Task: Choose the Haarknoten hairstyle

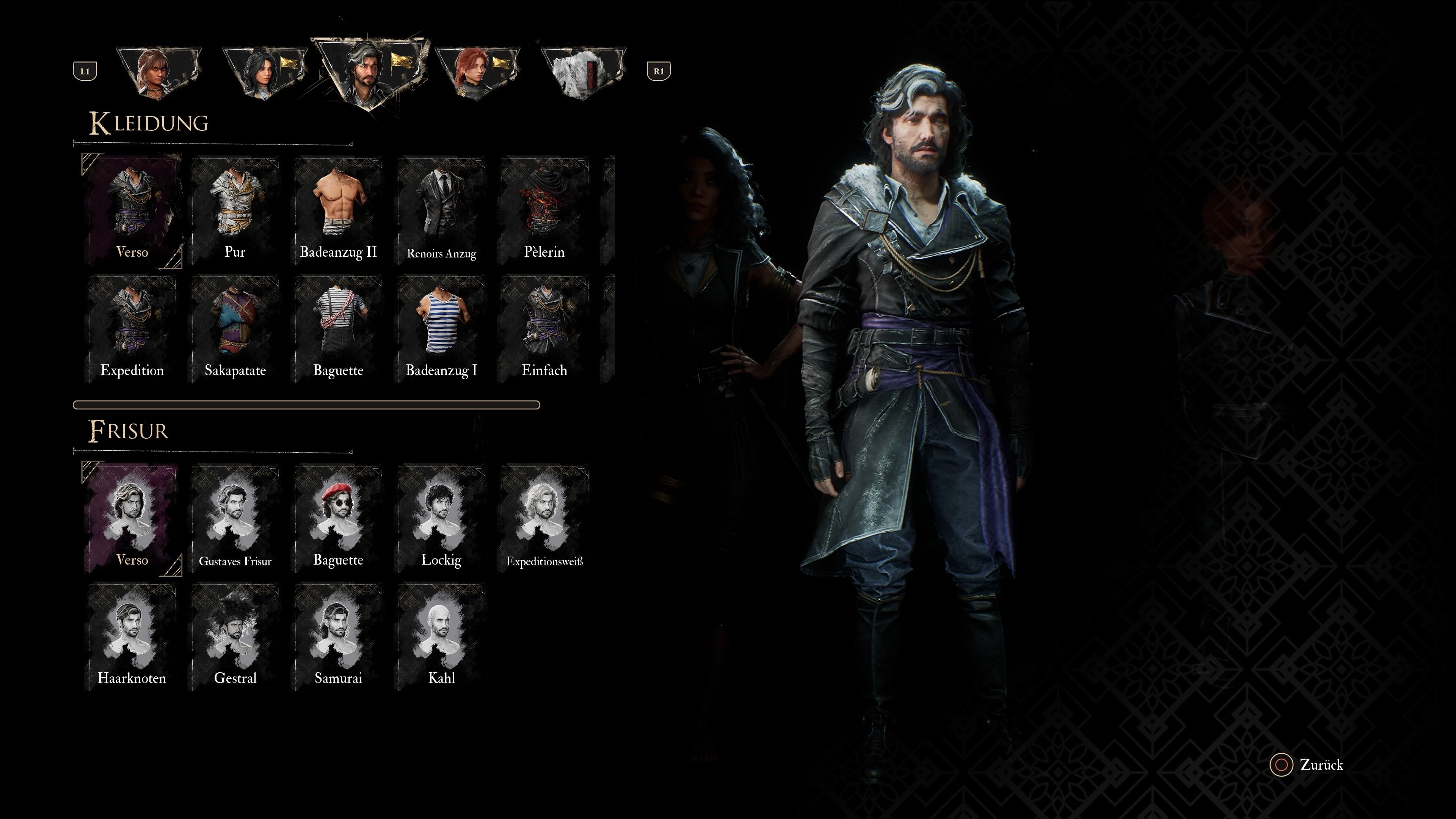Action: pyautogui.click(x=132, y=637)
